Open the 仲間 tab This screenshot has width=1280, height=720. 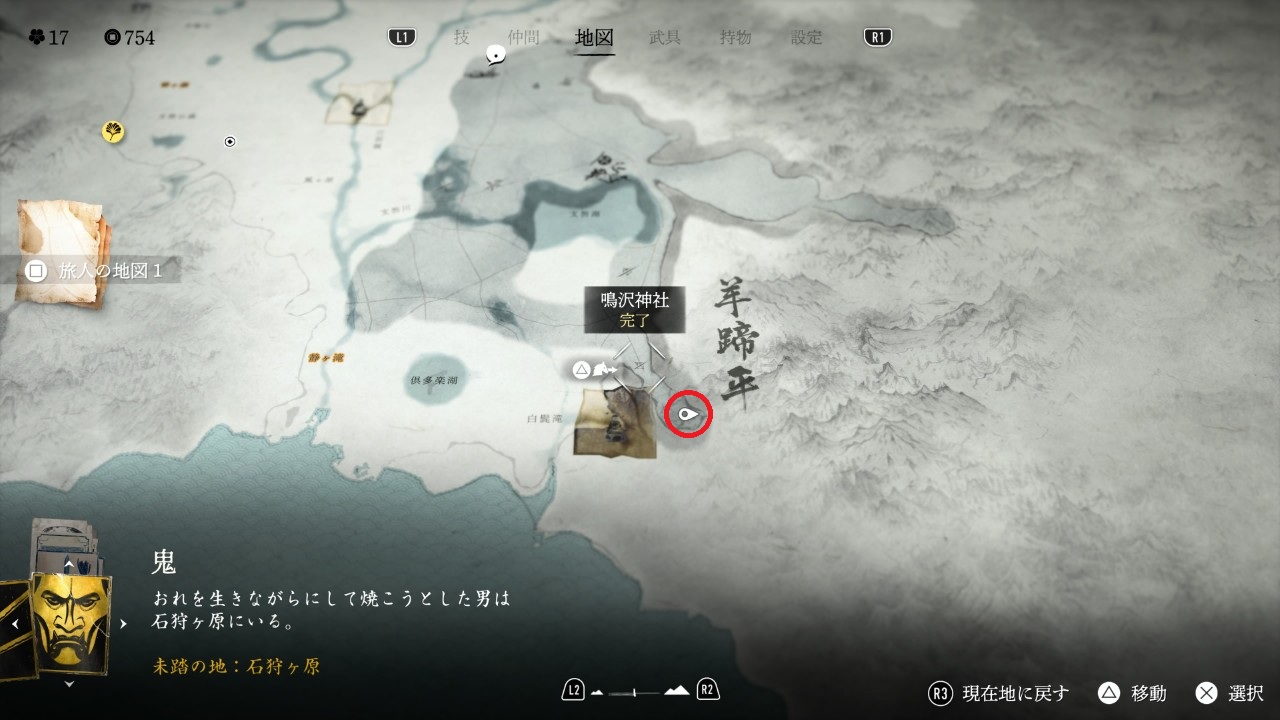click(x=523, y=37)
